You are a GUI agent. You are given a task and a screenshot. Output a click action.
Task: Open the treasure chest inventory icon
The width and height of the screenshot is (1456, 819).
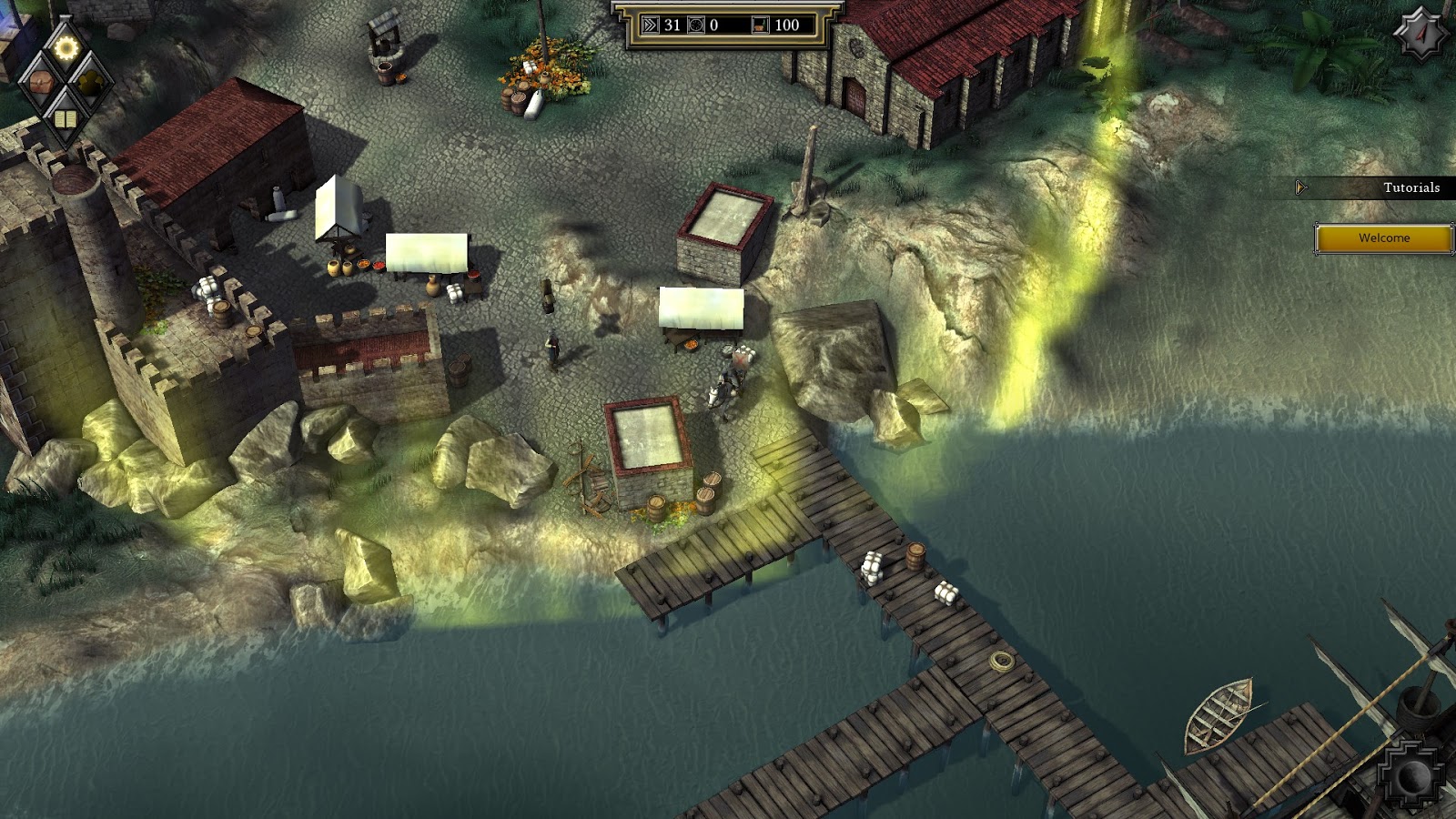coord(40,83)
